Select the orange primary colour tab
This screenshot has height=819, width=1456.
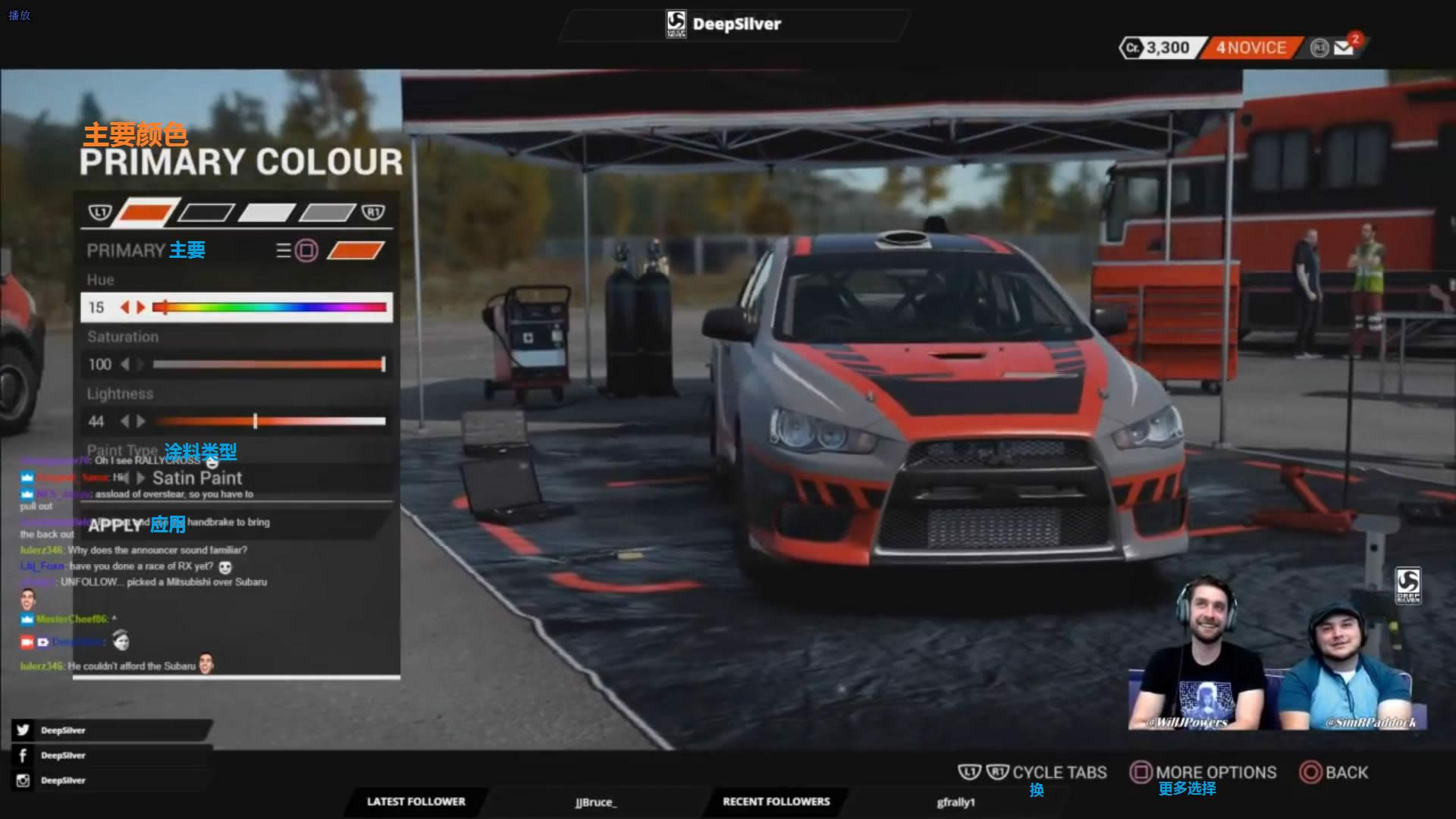click(146, 212)
